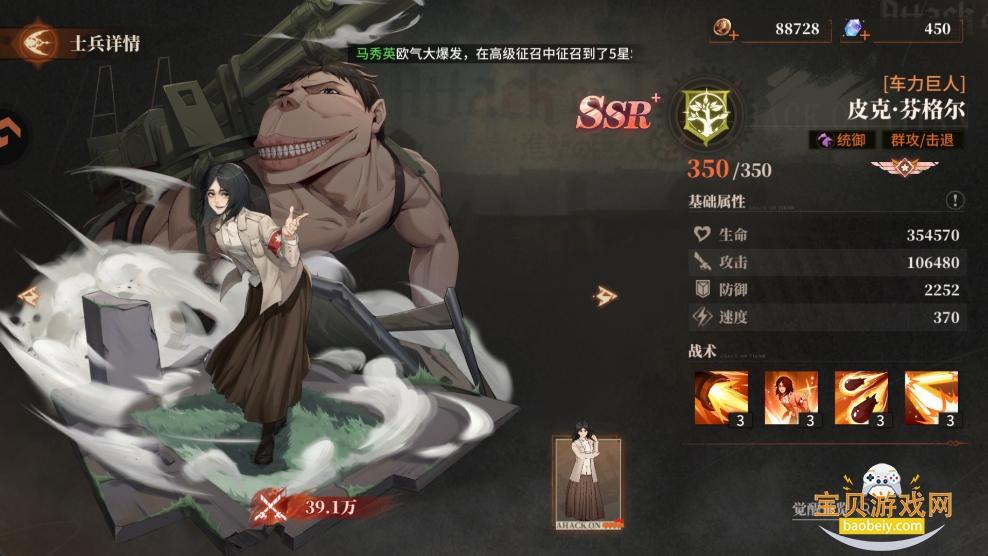Go back from the 士兵详情 screen

(38, 43)
